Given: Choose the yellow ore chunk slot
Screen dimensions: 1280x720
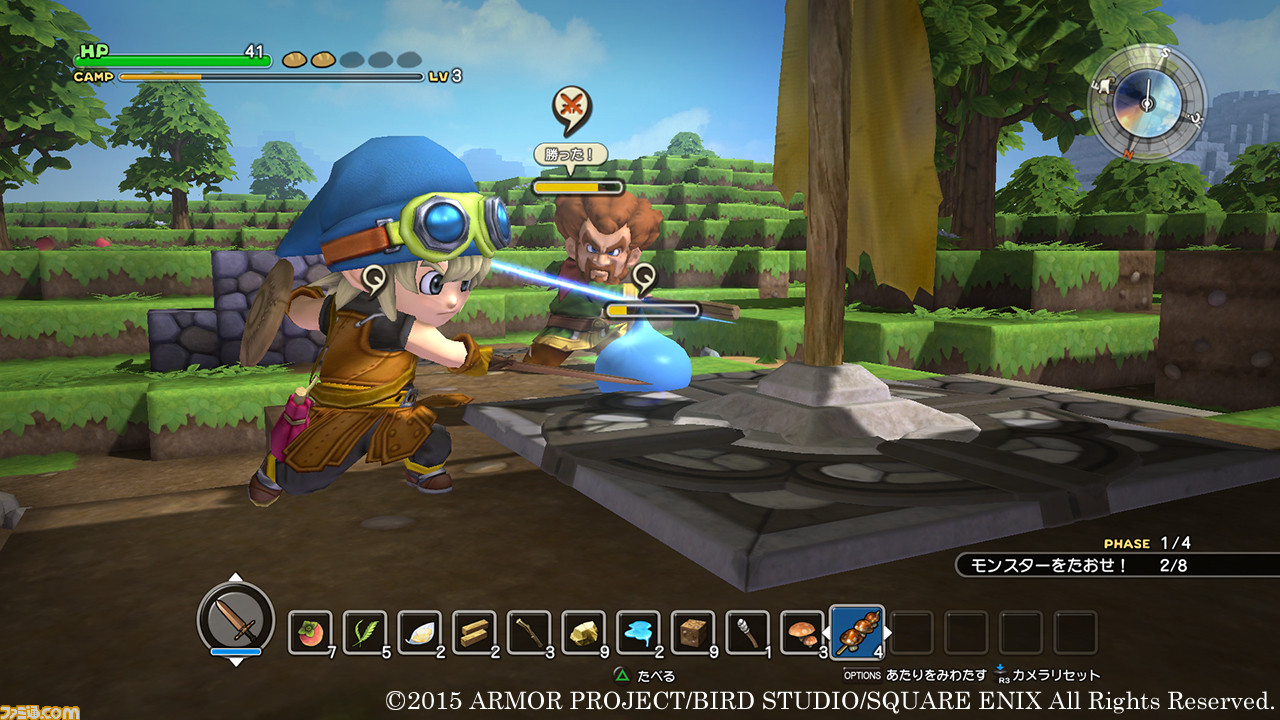Looking at the screenshot, I should click(x=583, y=632).
